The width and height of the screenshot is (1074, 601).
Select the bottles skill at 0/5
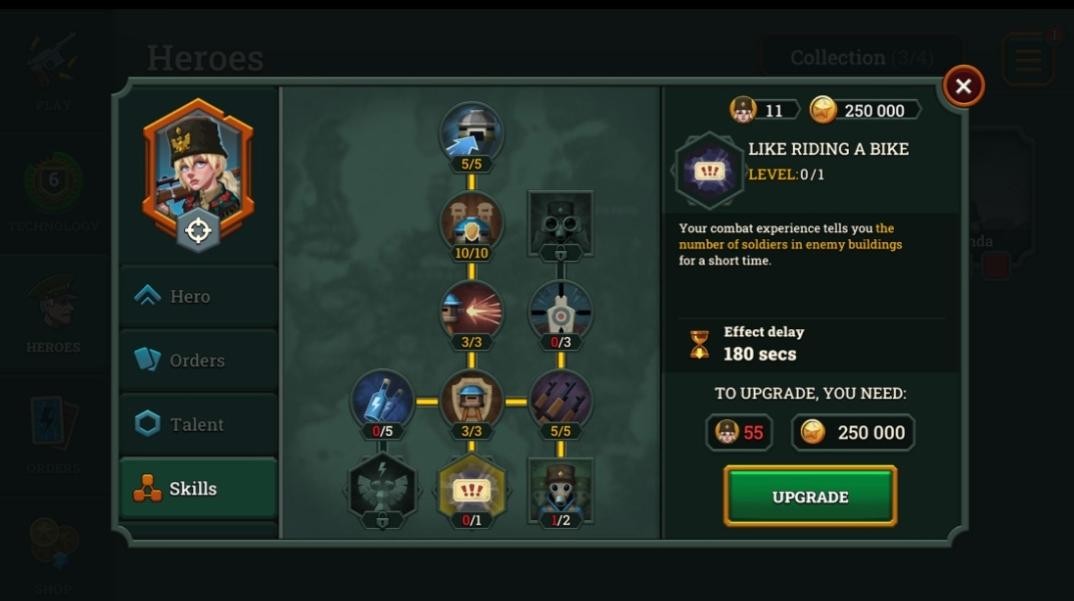[382, 400]
